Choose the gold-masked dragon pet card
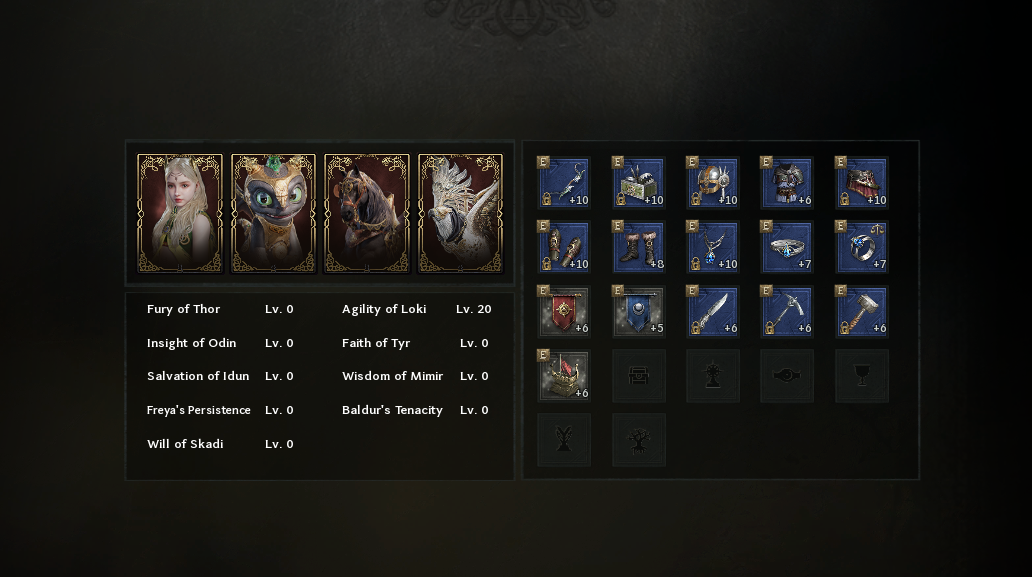Viewport: 1032px width, 577px height. pyautogui.click(x=273, y=213)
